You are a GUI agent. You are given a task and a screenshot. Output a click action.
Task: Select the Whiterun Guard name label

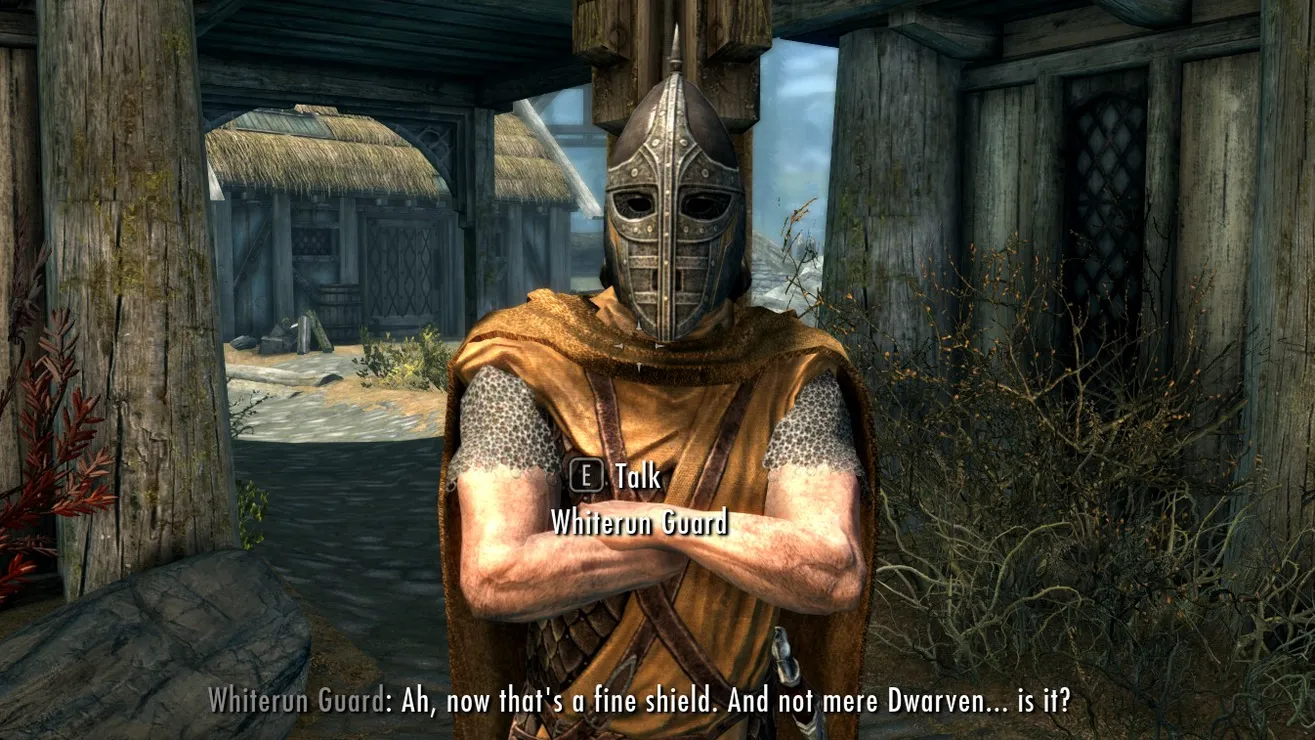638,519
